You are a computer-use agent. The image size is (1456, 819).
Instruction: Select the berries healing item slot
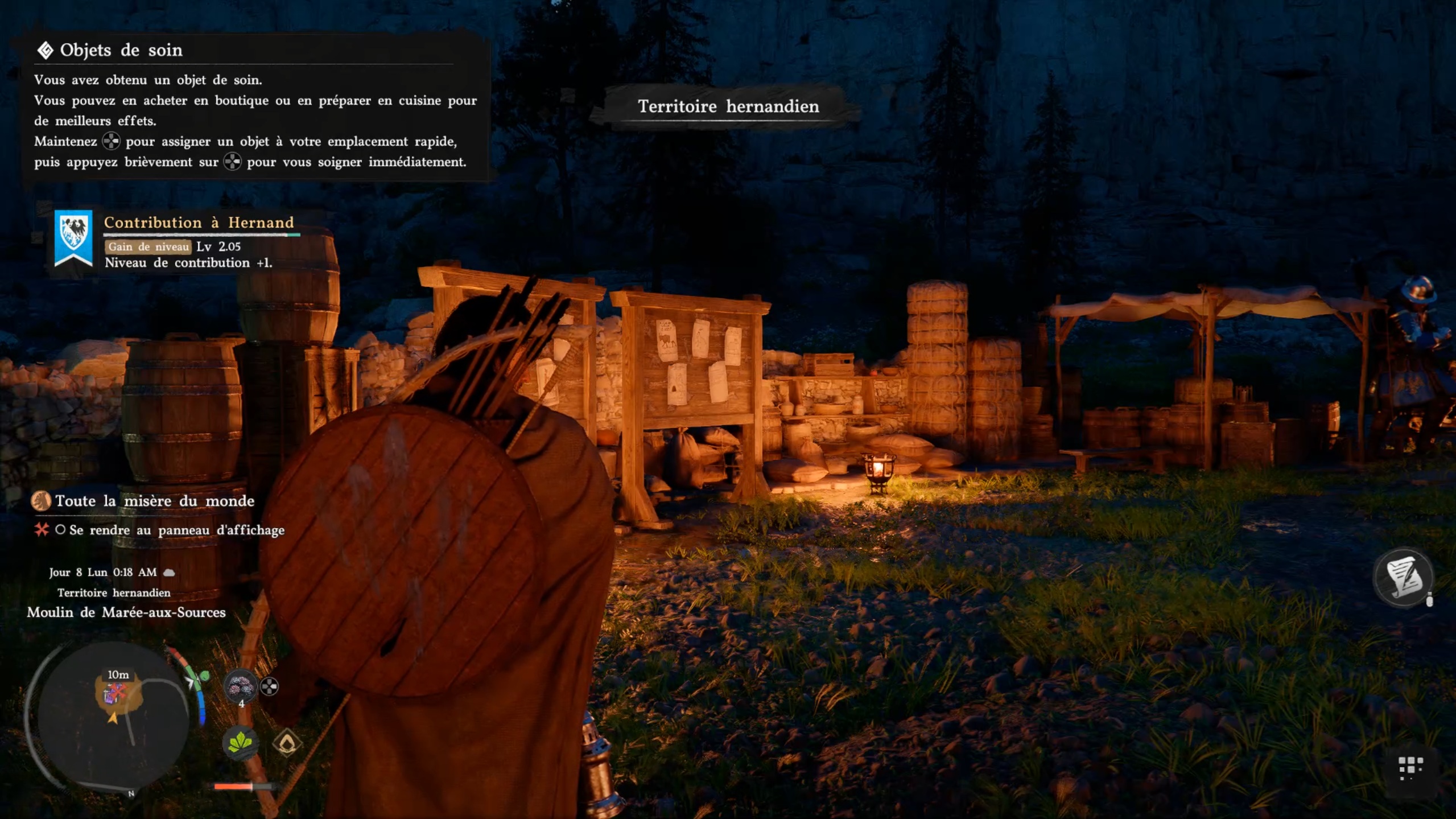tap(240, 688)
